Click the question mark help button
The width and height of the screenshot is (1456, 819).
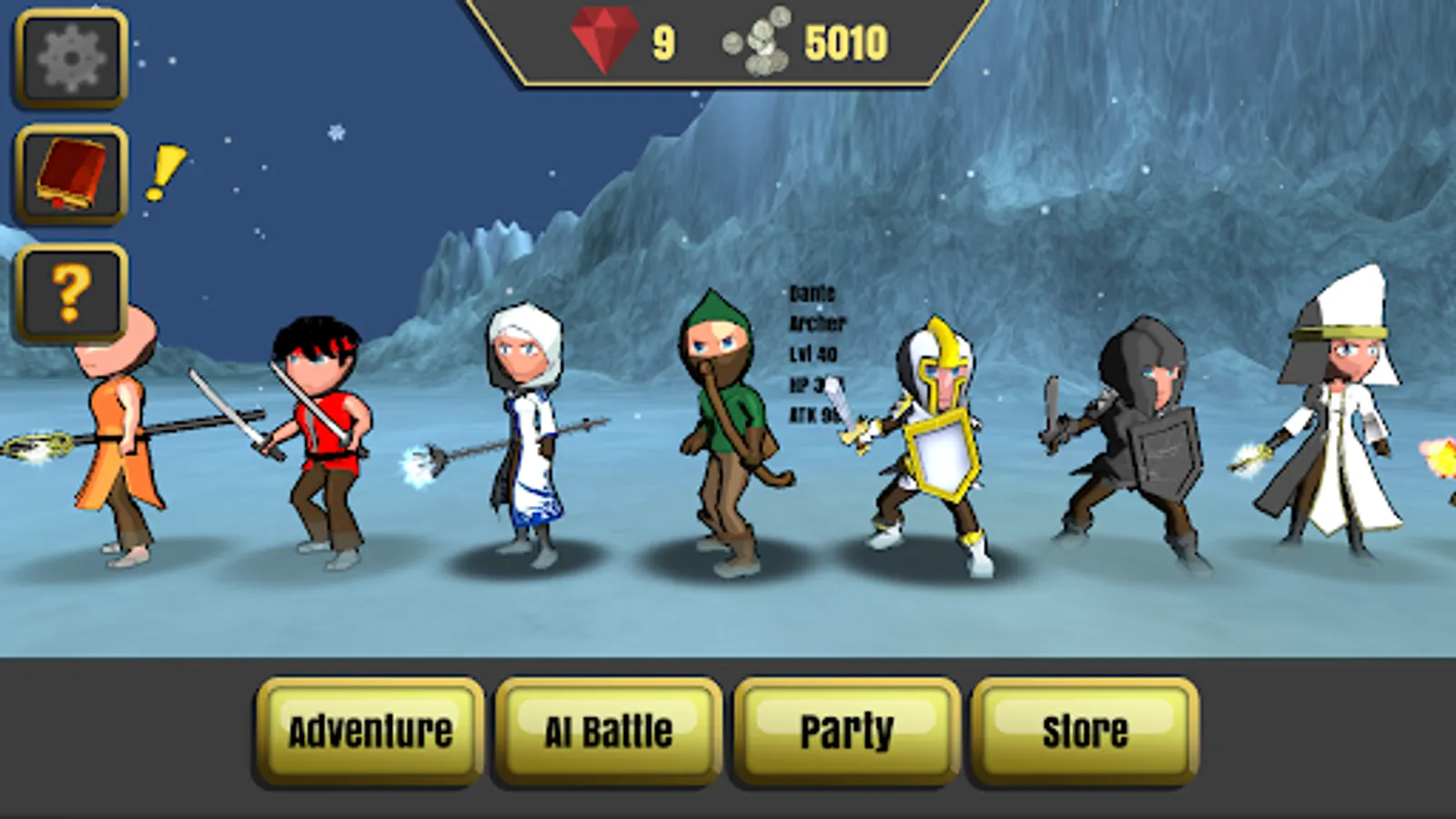[71, 292]
